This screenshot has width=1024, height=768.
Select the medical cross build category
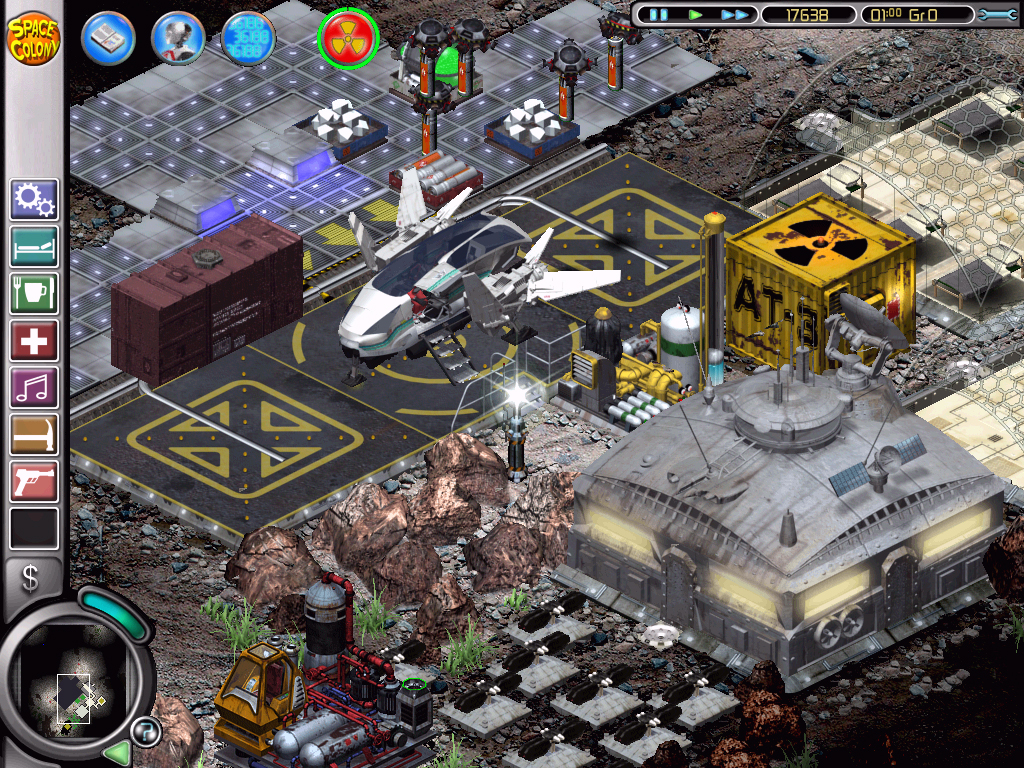(34, 341)
